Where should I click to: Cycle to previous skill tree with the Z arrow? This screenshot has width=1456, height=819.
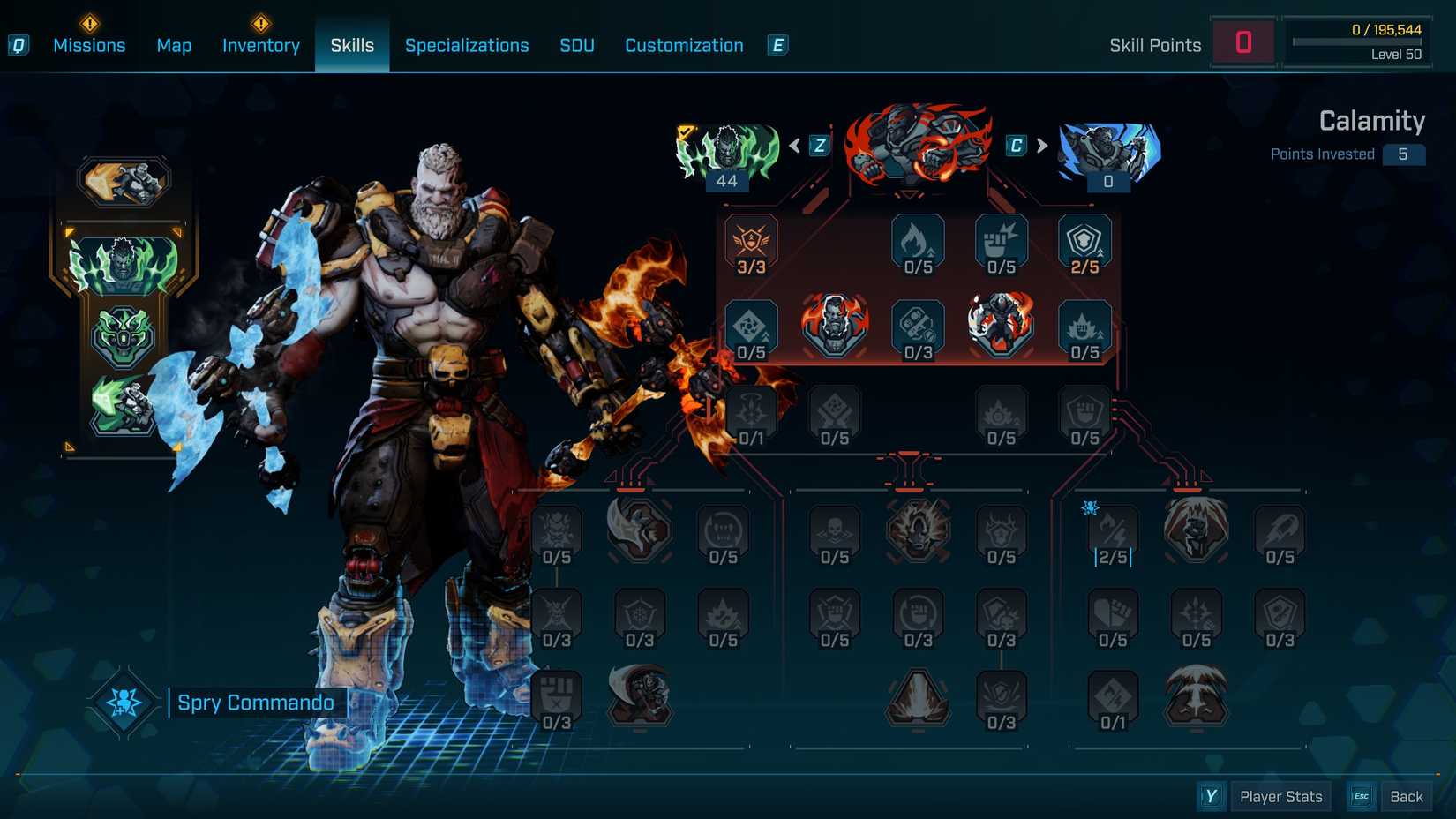click(x=817, y=147)
